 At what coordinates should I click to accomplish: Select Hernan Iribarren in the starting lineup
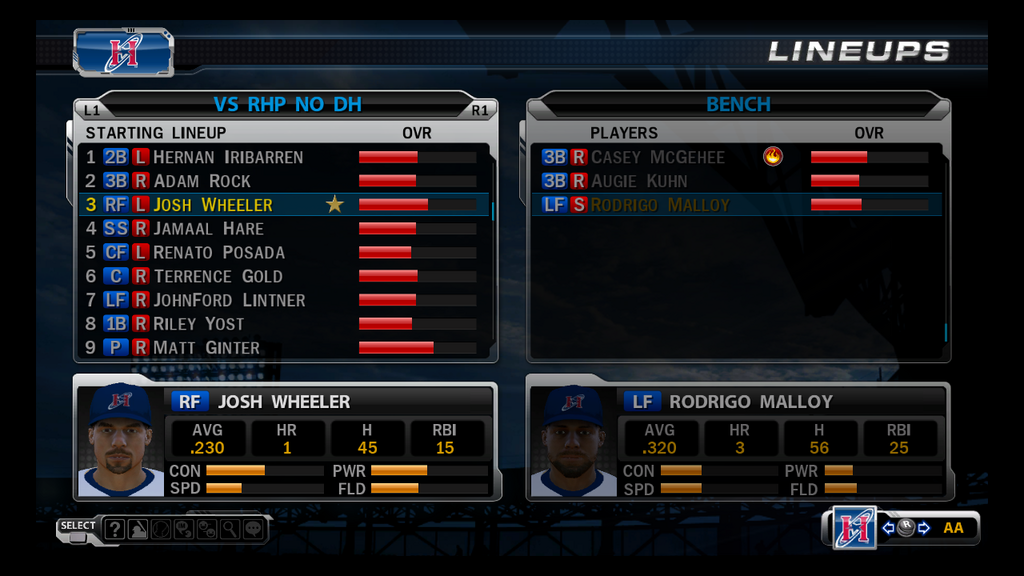[228, 157]
